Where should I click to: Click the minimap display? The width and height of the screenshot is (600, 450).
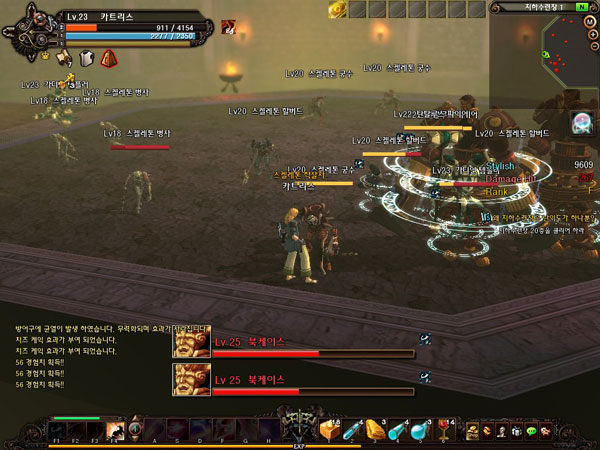click(566, 44)
